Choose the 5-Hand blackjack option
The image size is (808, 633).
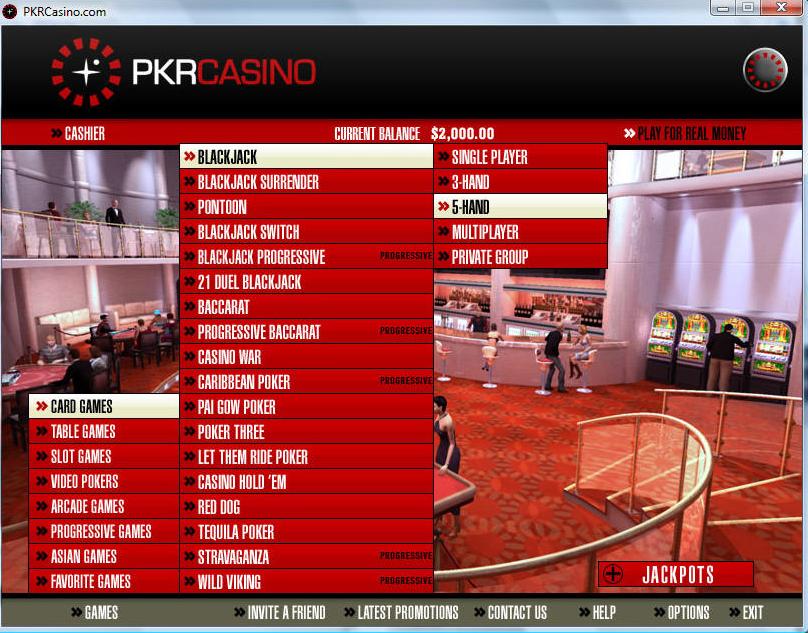point(470,207)
